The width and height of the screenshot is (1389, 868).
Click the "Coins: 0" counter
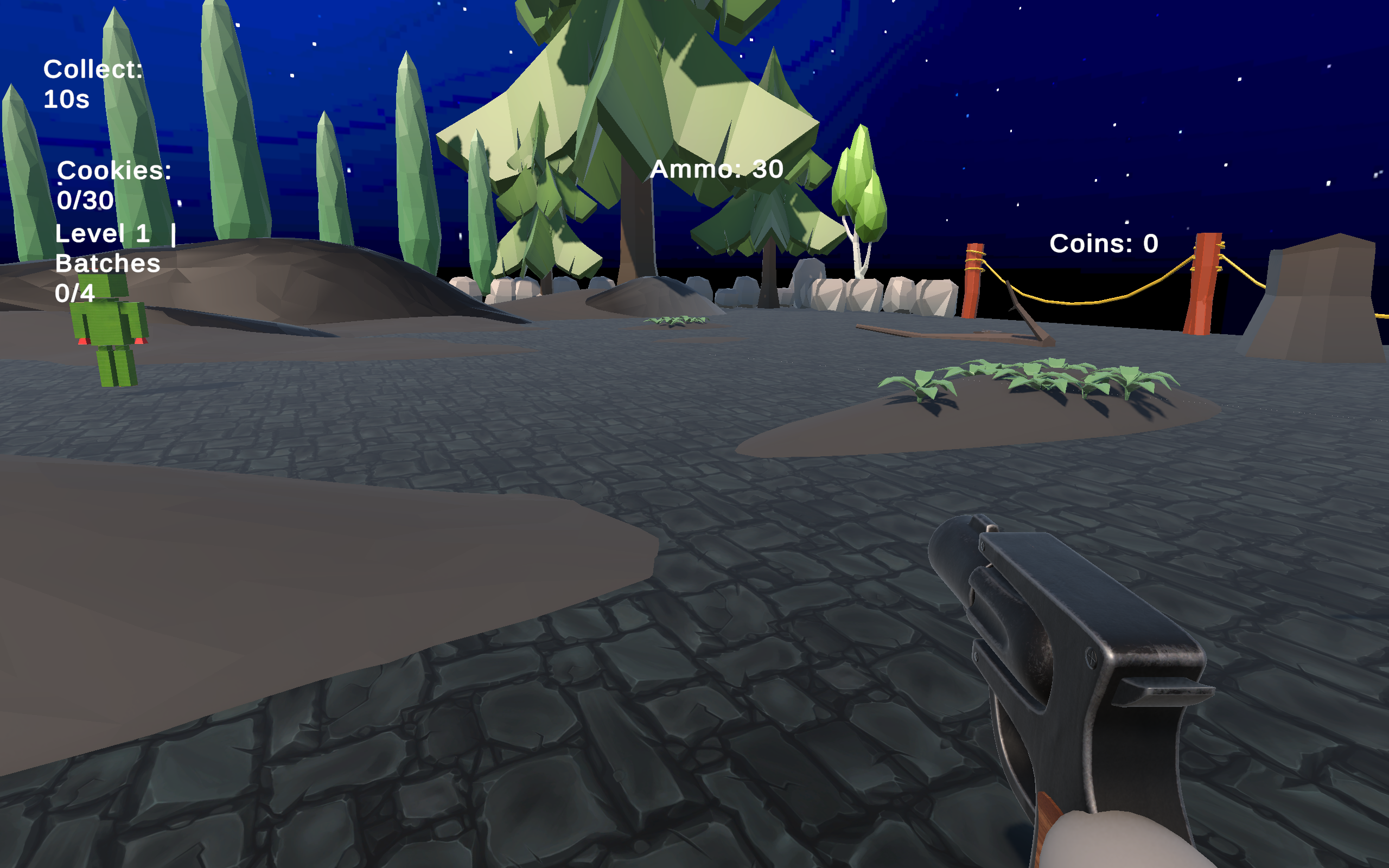[1103, 244]
